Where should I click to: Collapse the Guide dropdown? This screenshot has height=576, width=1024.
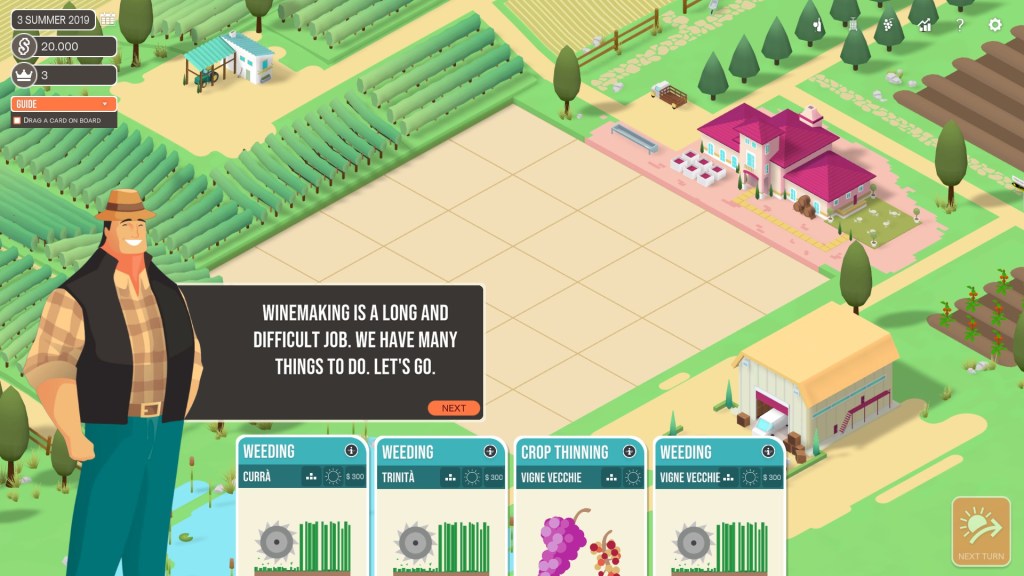click(104, 104)
